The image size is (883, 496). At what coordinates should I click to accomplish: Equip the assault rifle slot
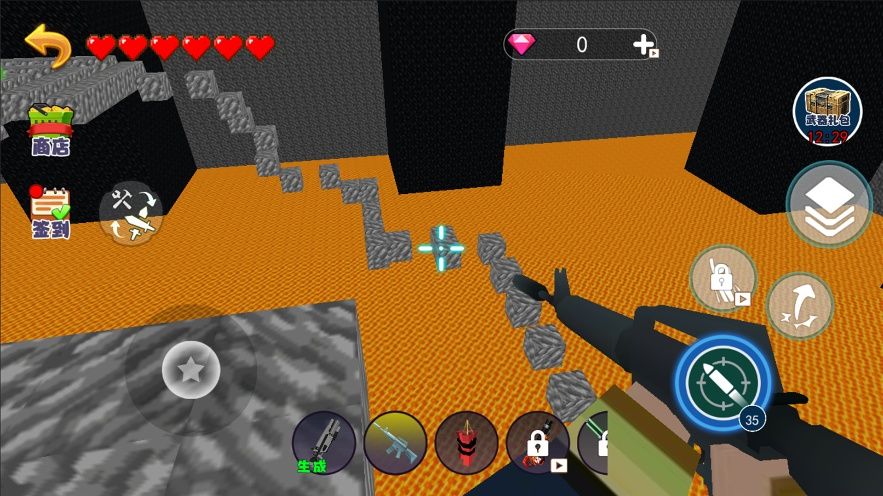pyautogui.click(x=395, y=443)
